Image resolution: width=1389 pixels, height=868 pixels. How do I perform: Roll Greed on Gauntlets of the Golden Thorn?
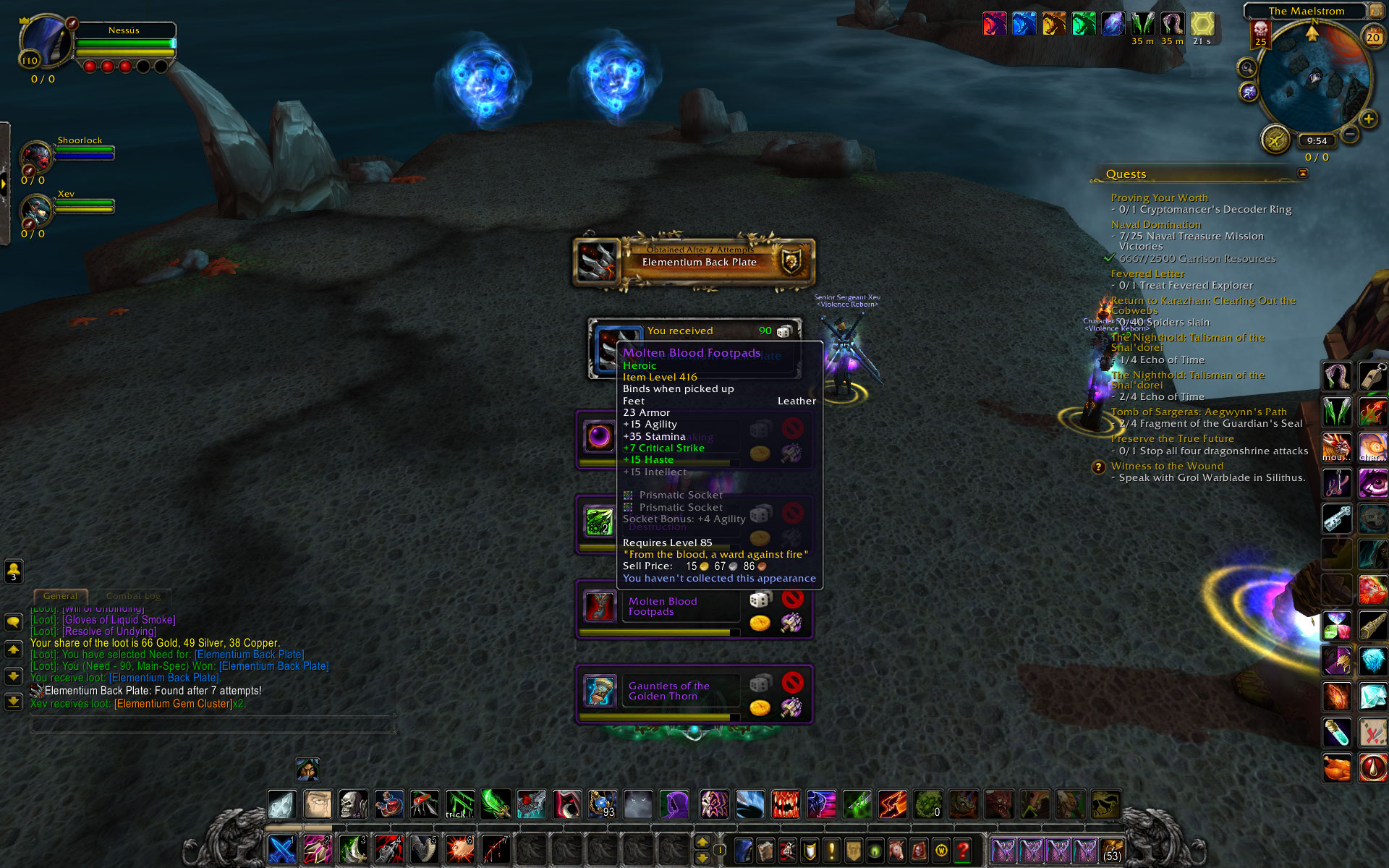pyautogui.click(x=760, y=707)
